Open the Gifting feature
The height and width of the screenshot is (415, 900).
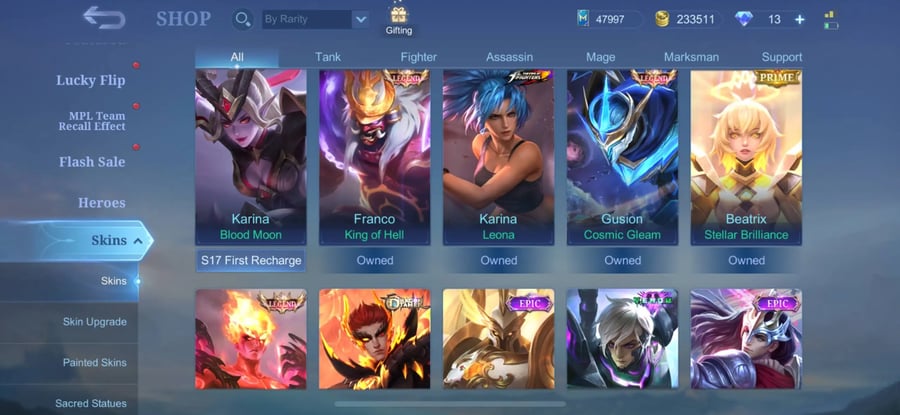point(399,18)
